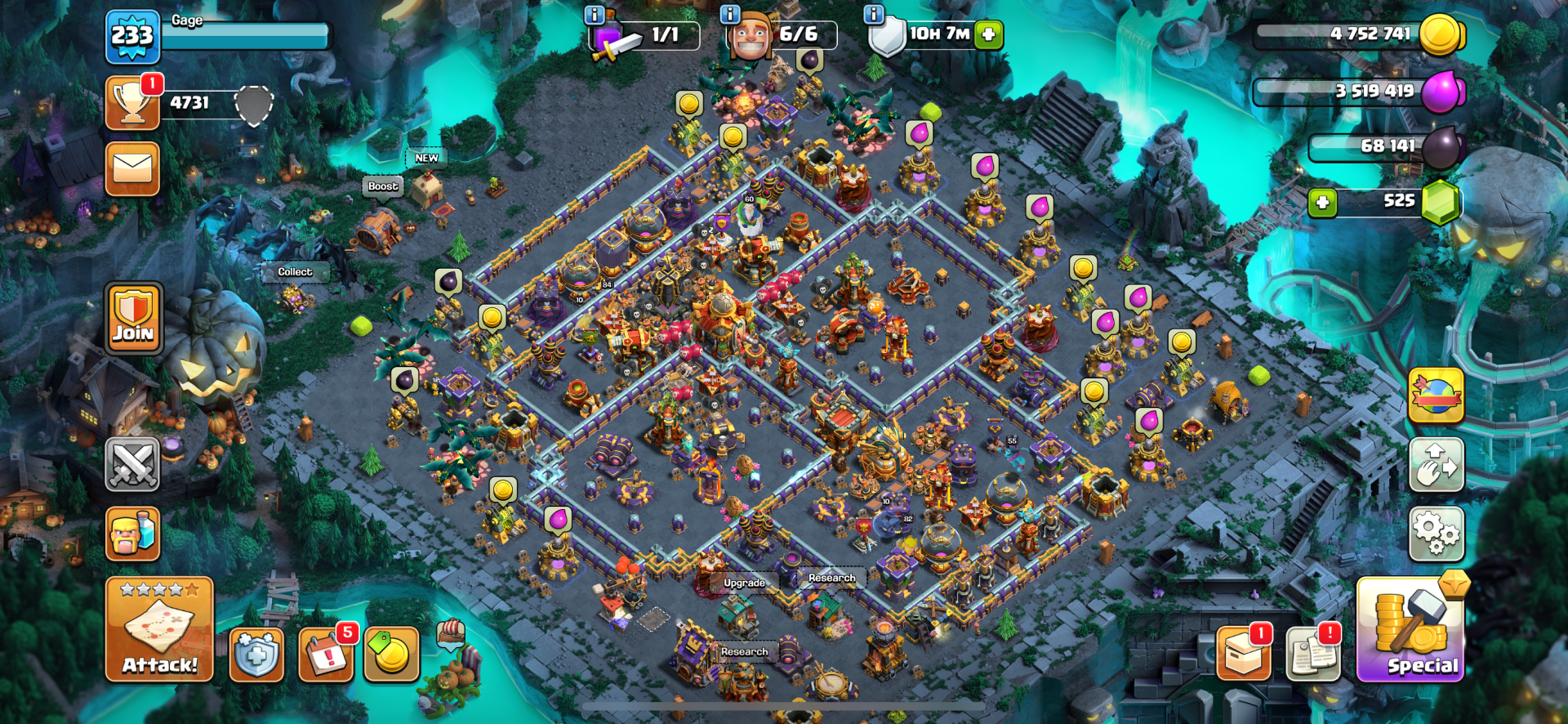Open the trophy league panel
Screen dimensions: 1568x724
coord(132,103)
